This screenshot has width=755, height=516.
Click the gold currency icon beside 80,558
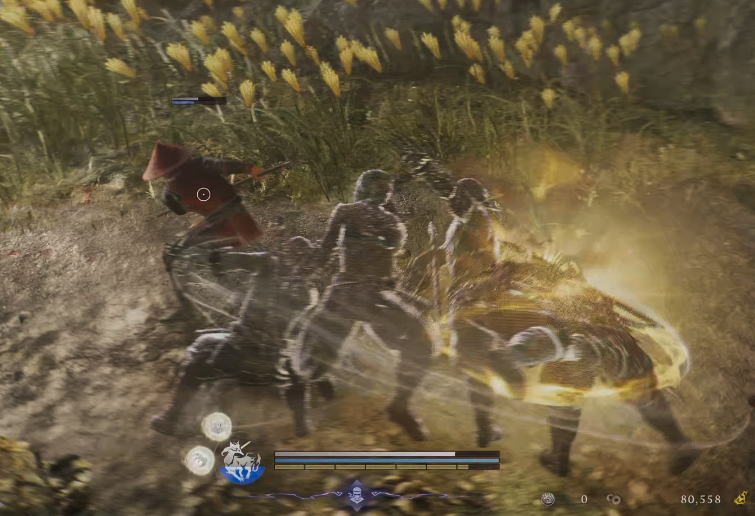pos(740,497)
